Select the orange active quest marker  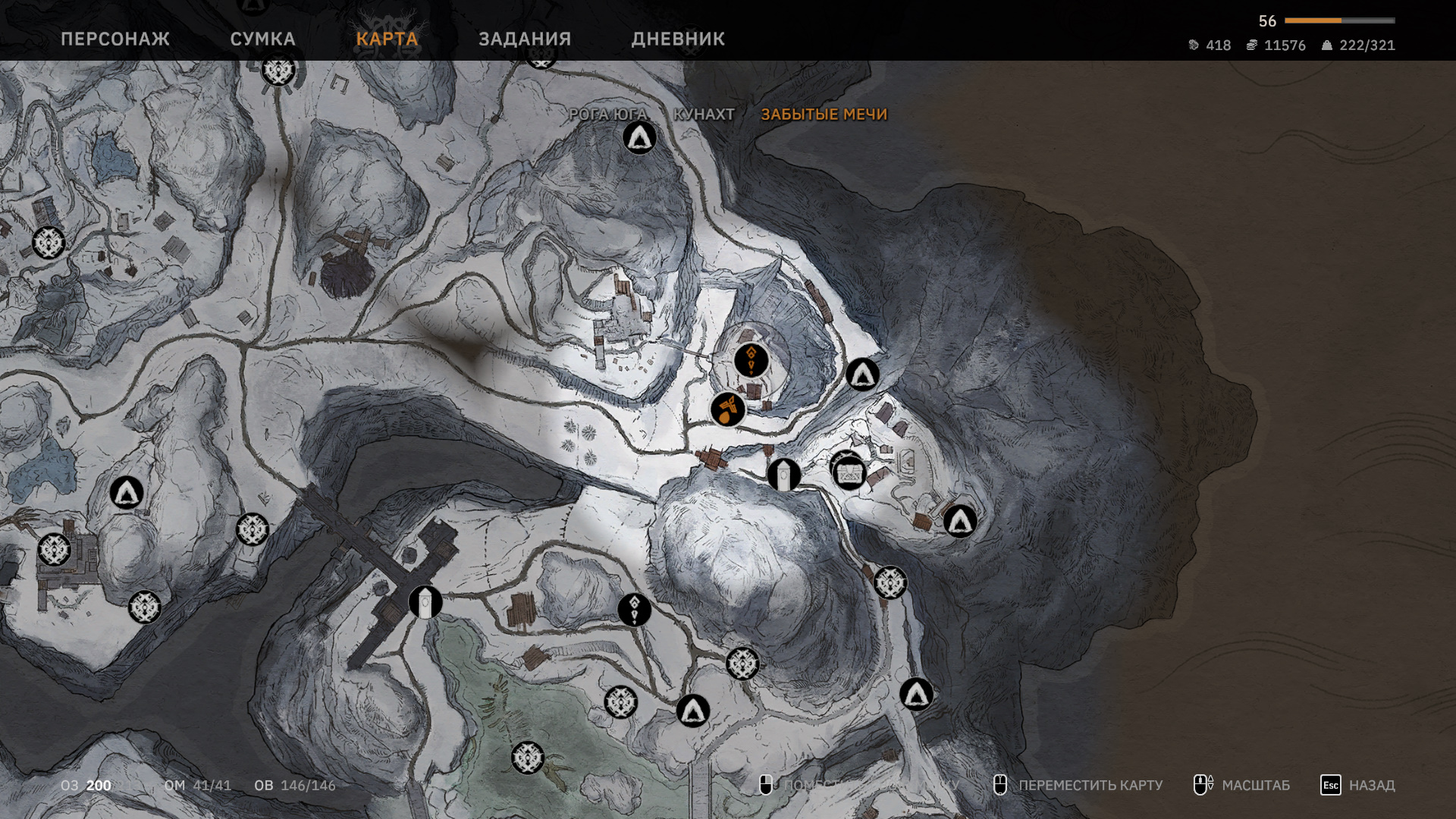[751, 360]
